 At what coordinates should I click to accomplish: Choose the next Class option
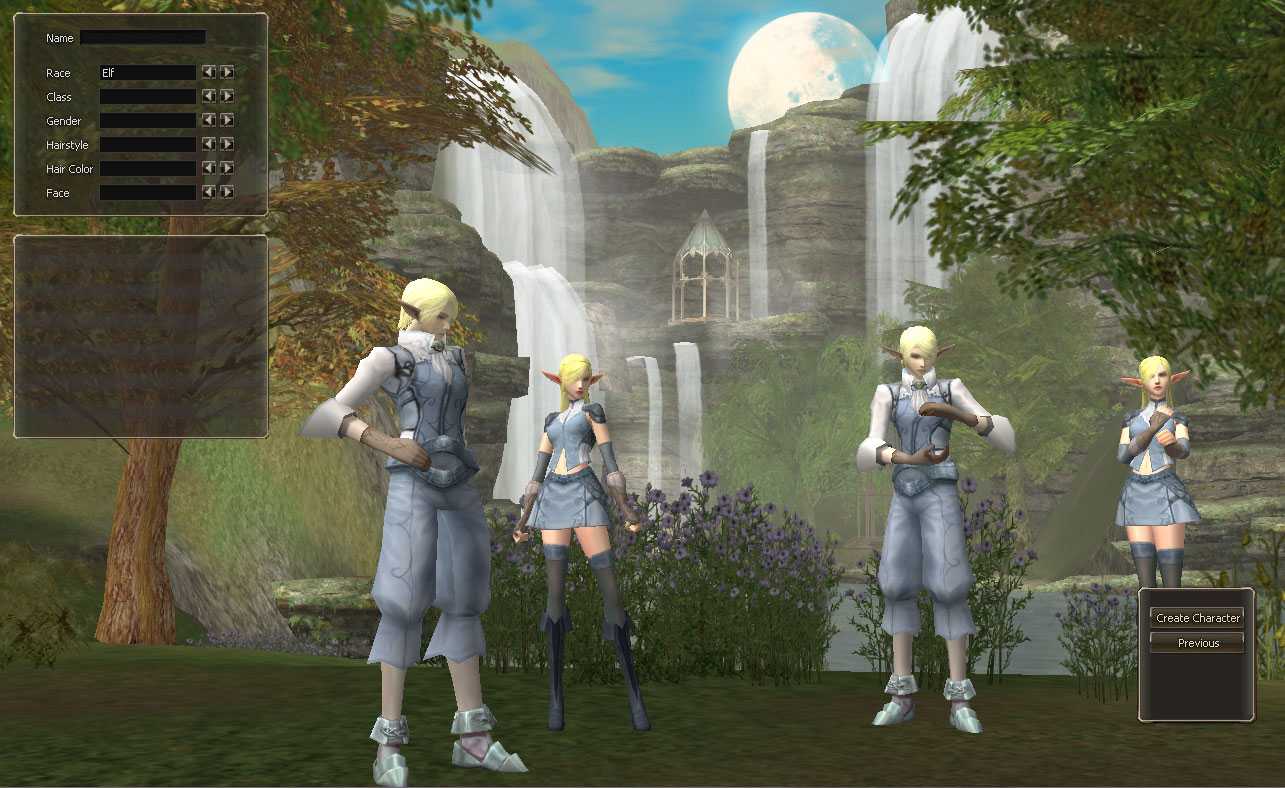point(227,96)
